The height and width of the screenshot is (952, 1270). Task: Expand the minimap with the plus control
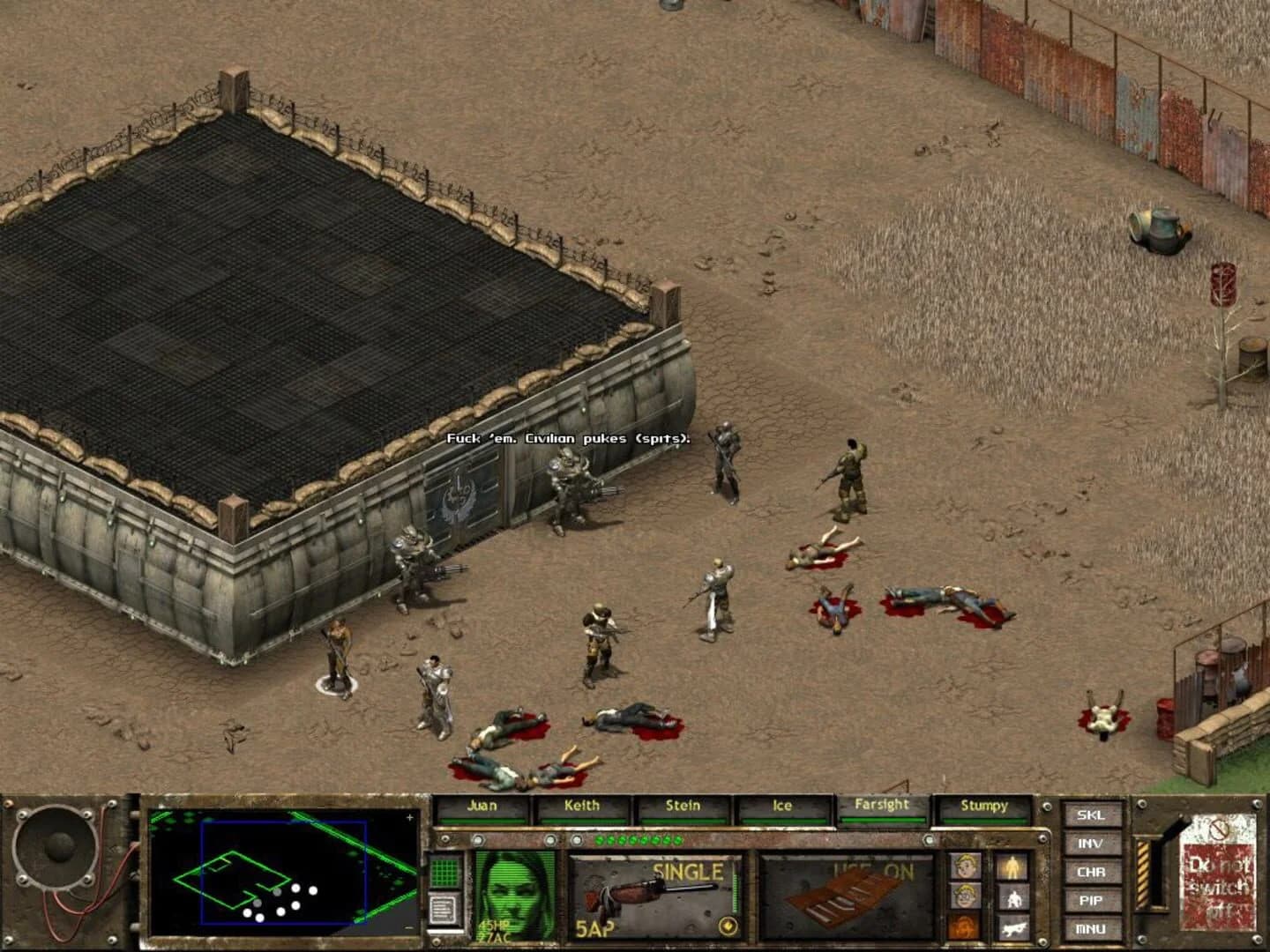pos(409,818)
